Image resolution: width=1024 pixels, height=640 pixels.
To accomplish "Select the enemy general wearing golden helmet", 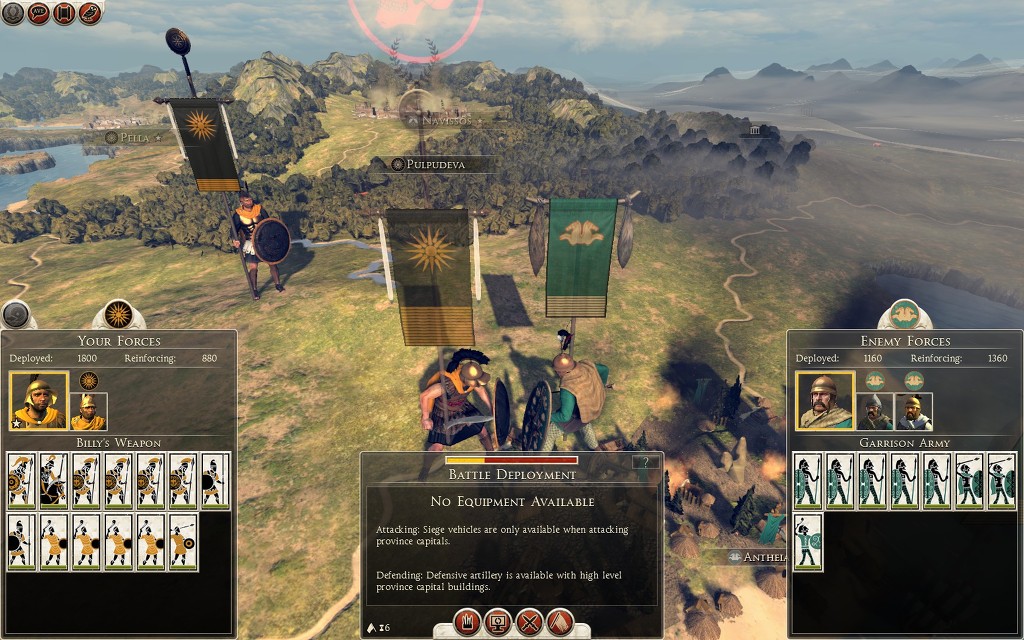I will coord(913,410).
